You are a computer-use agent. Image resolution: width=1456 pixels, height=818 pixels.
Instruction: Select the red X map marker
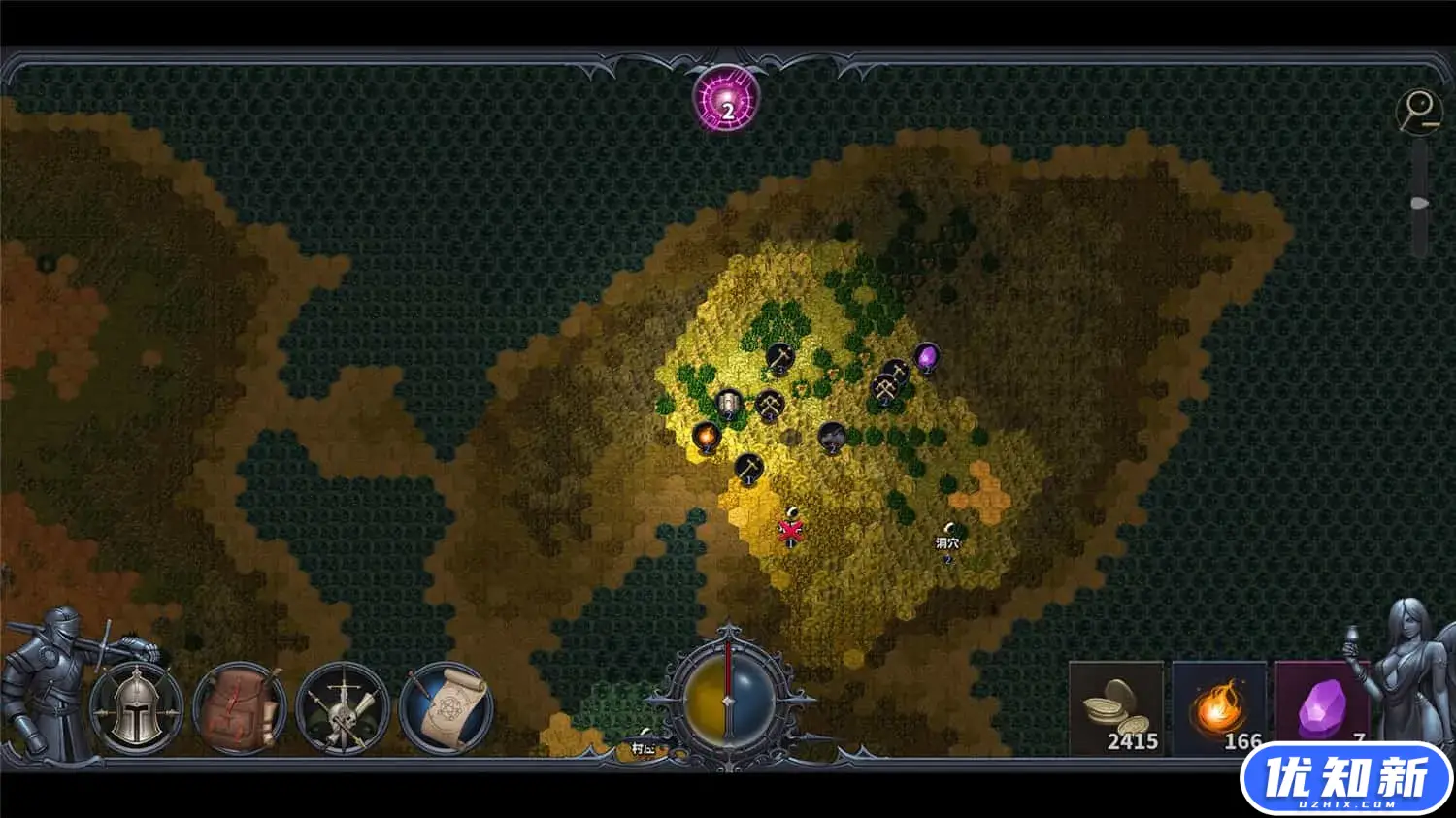[x=791, y=530]
